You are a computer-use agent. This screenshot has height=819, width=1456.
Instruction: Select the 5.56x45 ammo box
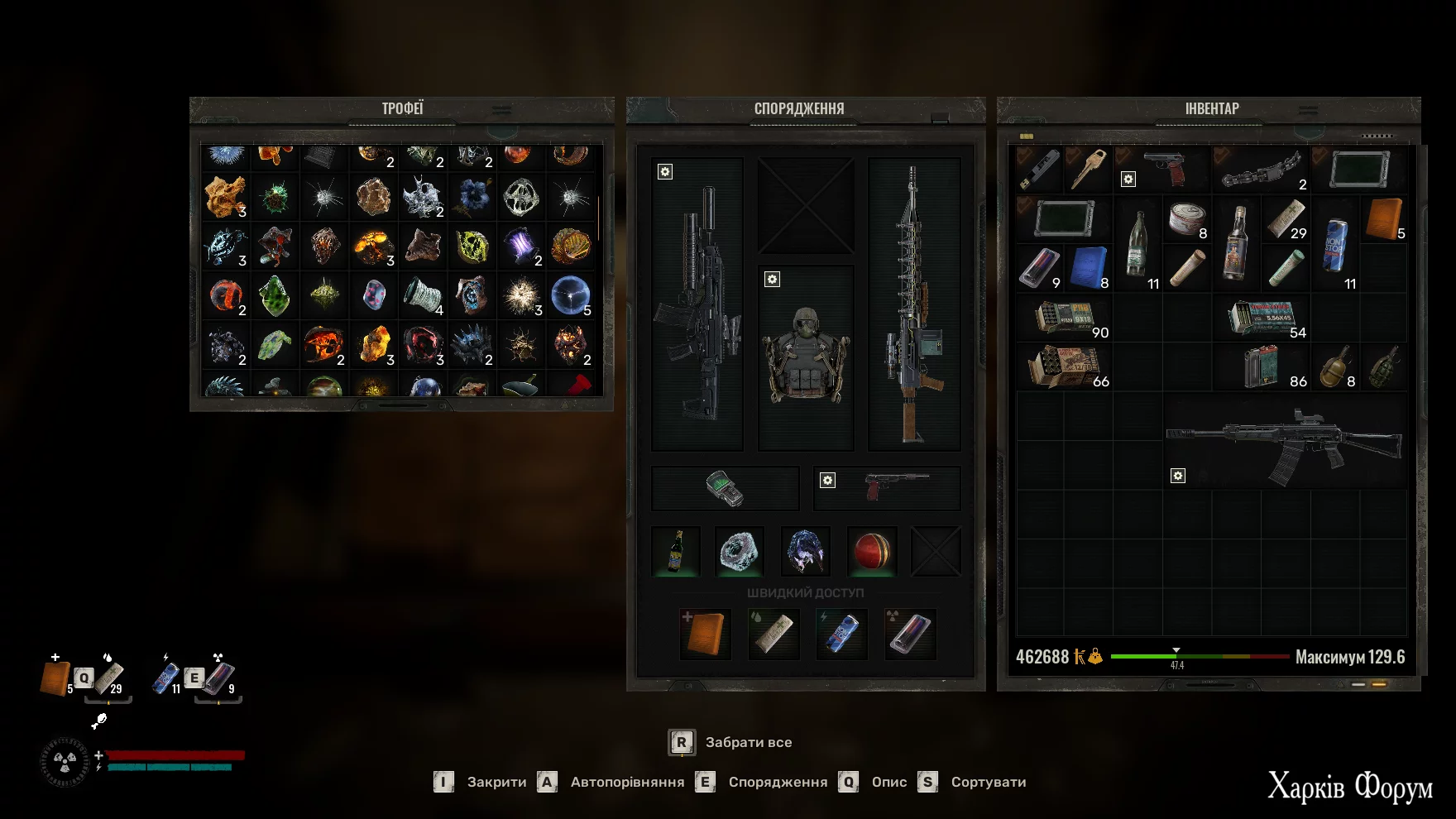[1261, 318]
